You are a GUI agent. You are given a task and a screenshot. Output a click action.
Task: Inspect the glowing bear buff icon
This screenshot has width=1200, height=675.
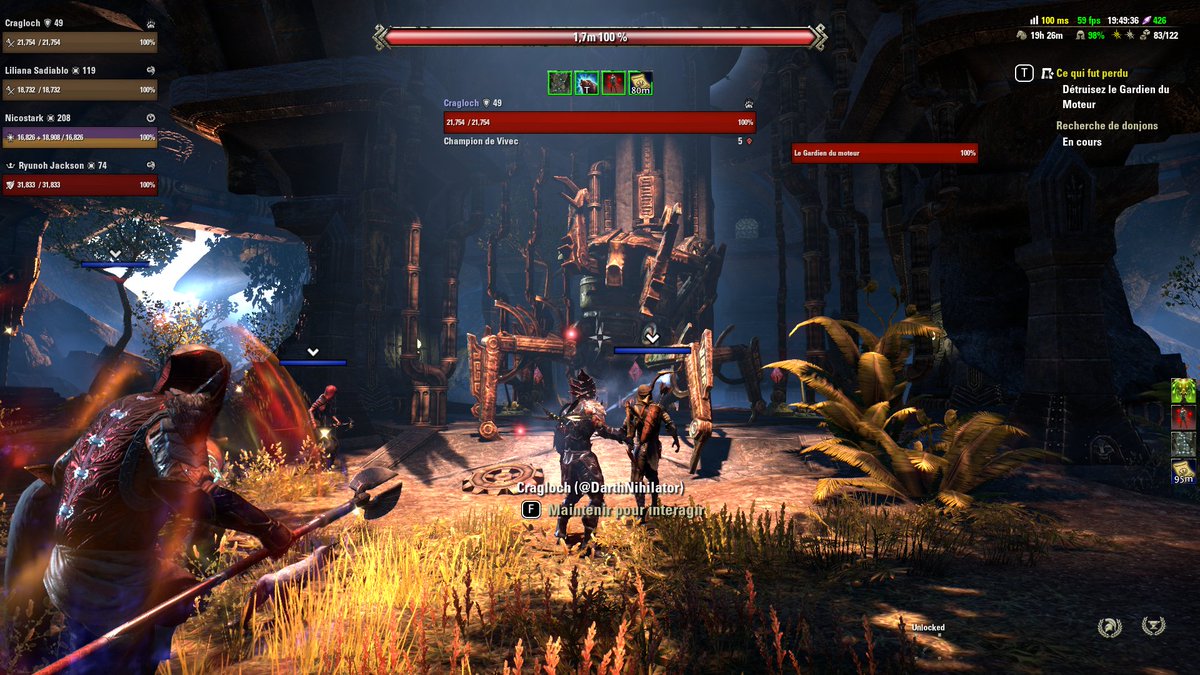point(585,83)
